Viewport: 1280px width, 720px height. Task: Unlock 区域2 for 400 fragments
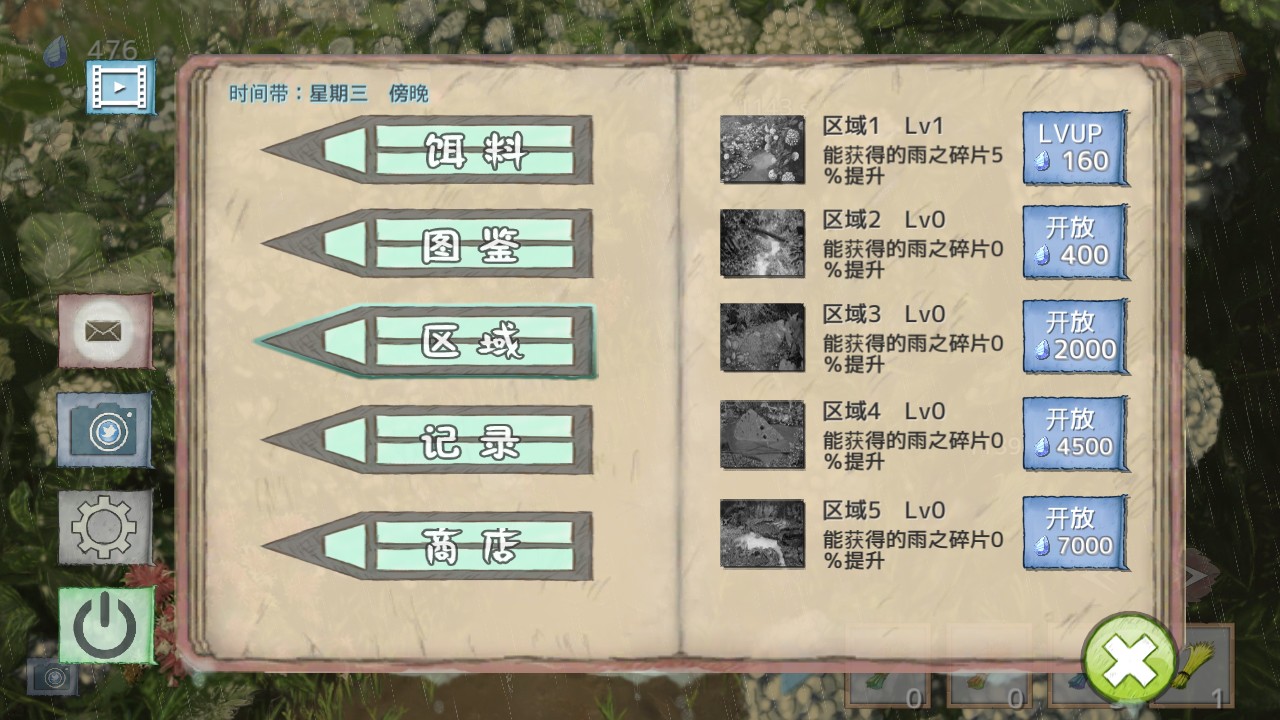(1075, 241)
